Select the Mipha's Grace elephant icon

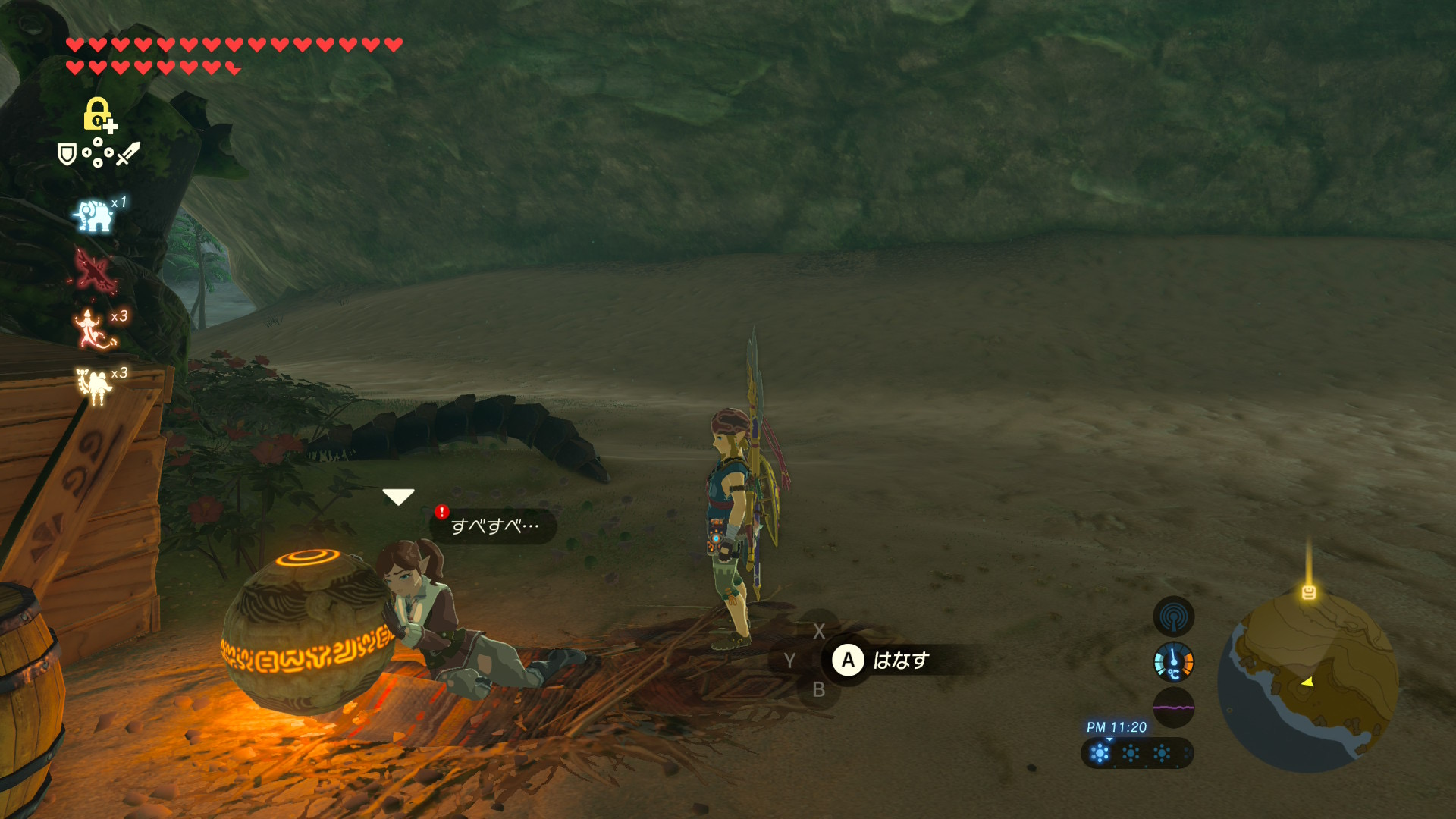point(94,215)
